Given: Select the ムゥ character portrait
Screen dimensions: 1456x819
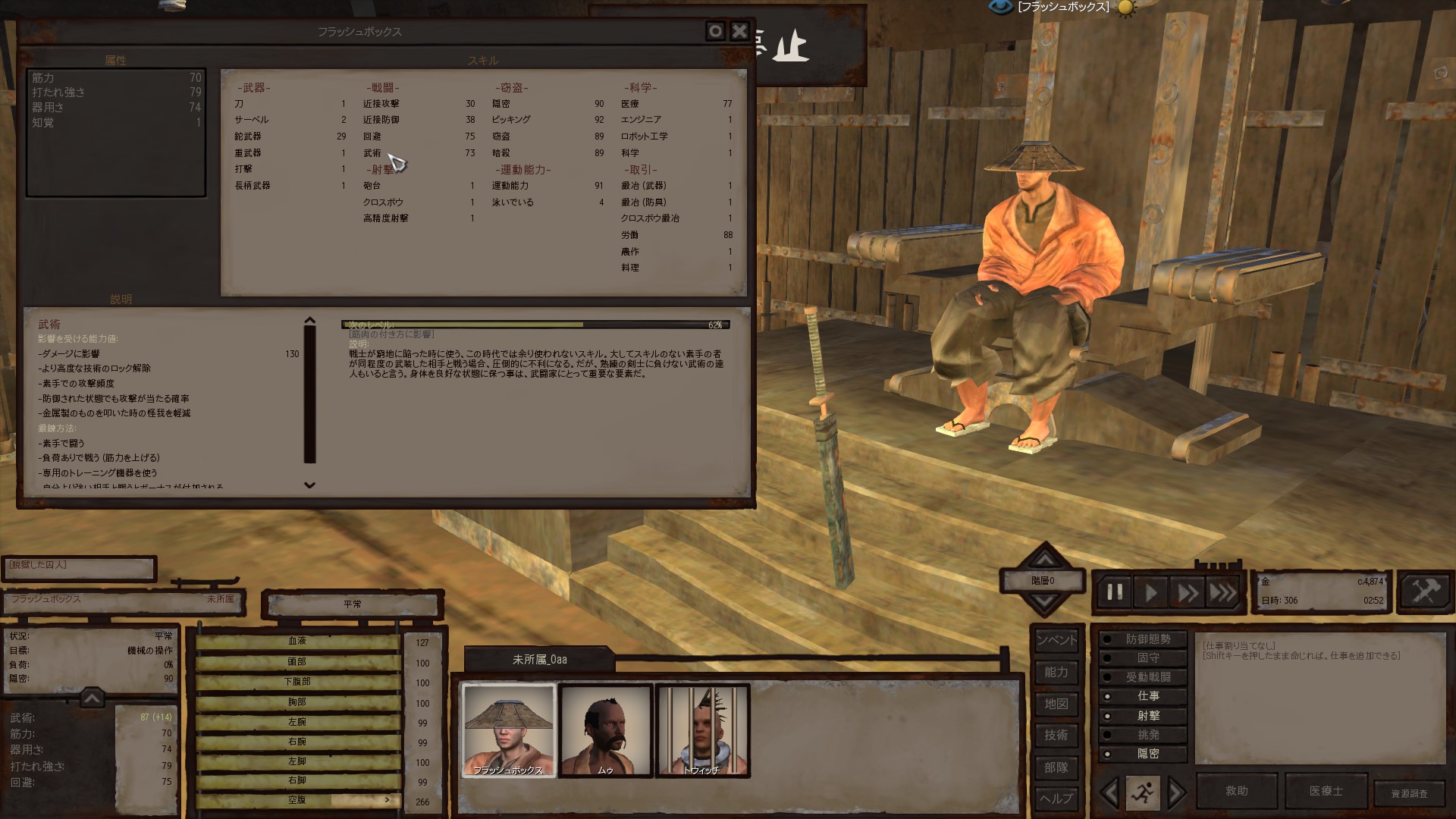Looking at the screenshot, I should coord(606,730).
